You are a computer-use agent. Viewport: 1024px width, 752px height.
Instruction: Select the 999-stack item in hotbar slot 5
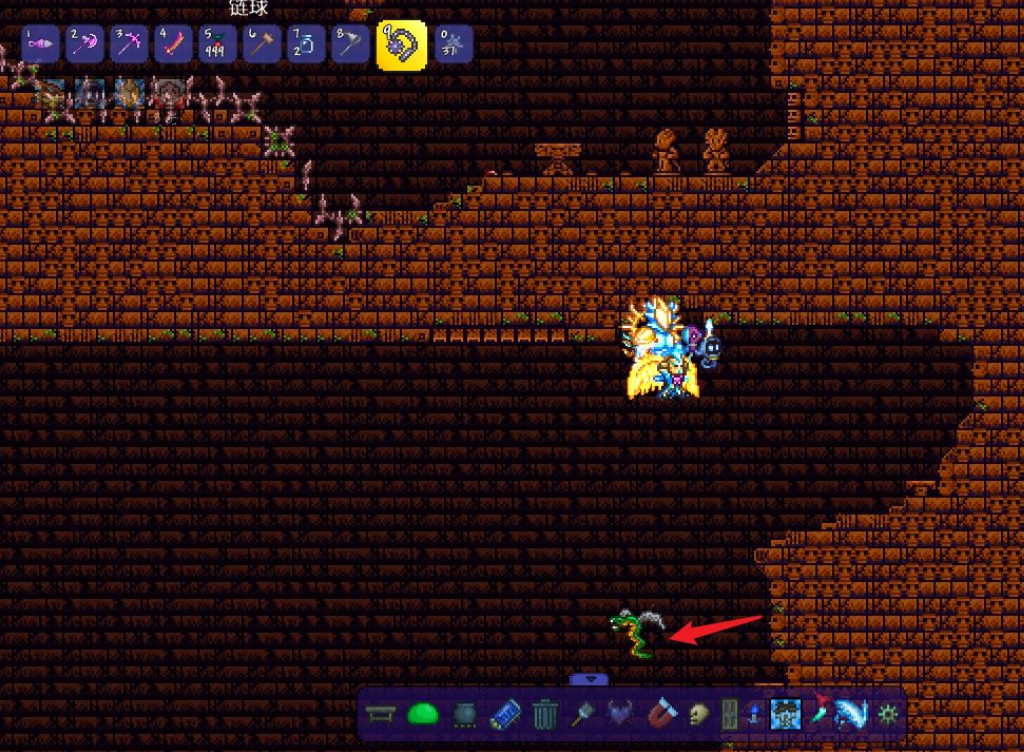(x=218, y=45)
